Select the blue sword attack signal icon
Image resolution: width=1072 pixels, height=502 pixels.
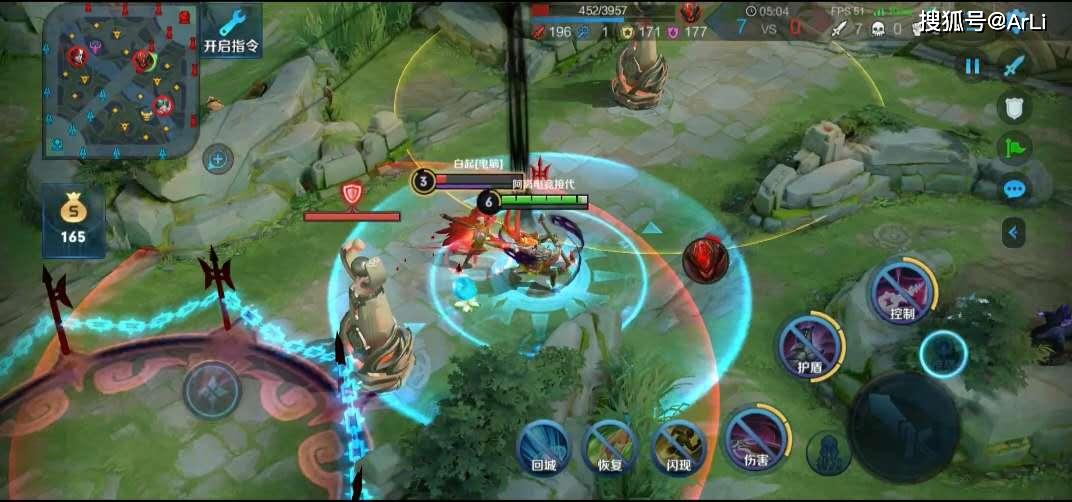[1015, 67]
